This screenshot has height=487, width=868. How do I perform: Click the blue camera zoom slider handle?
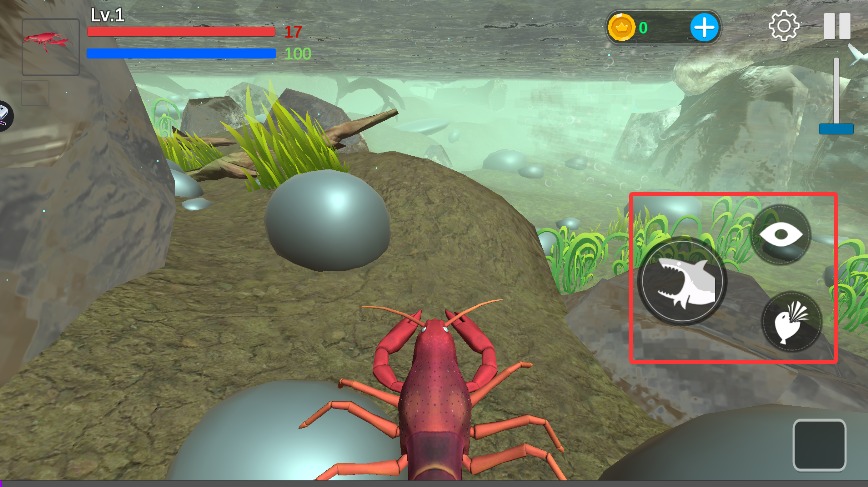pyautogui.click(x=836, y=128)
